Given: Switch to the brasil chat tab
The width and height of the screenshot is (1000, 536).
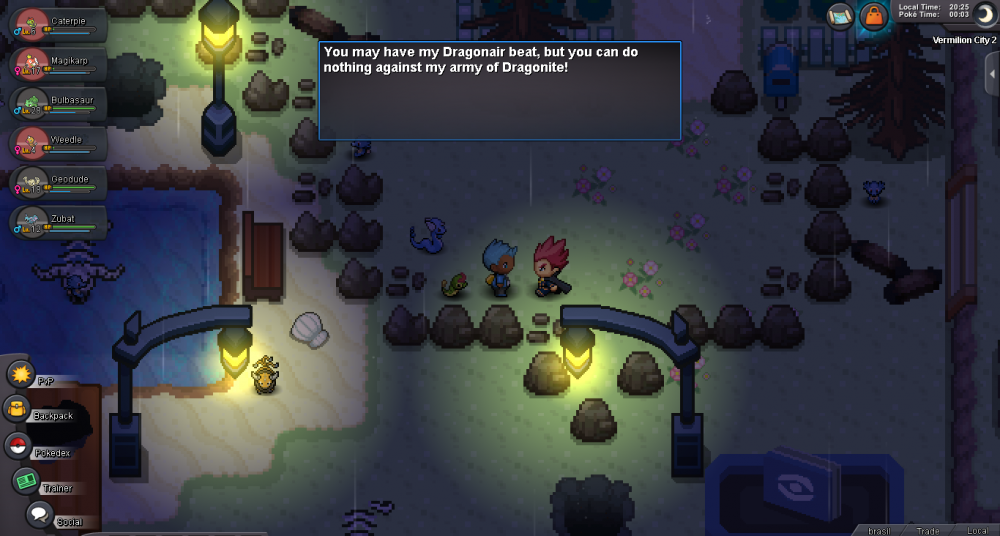Looking at the screenshot, I should (880, 529).
